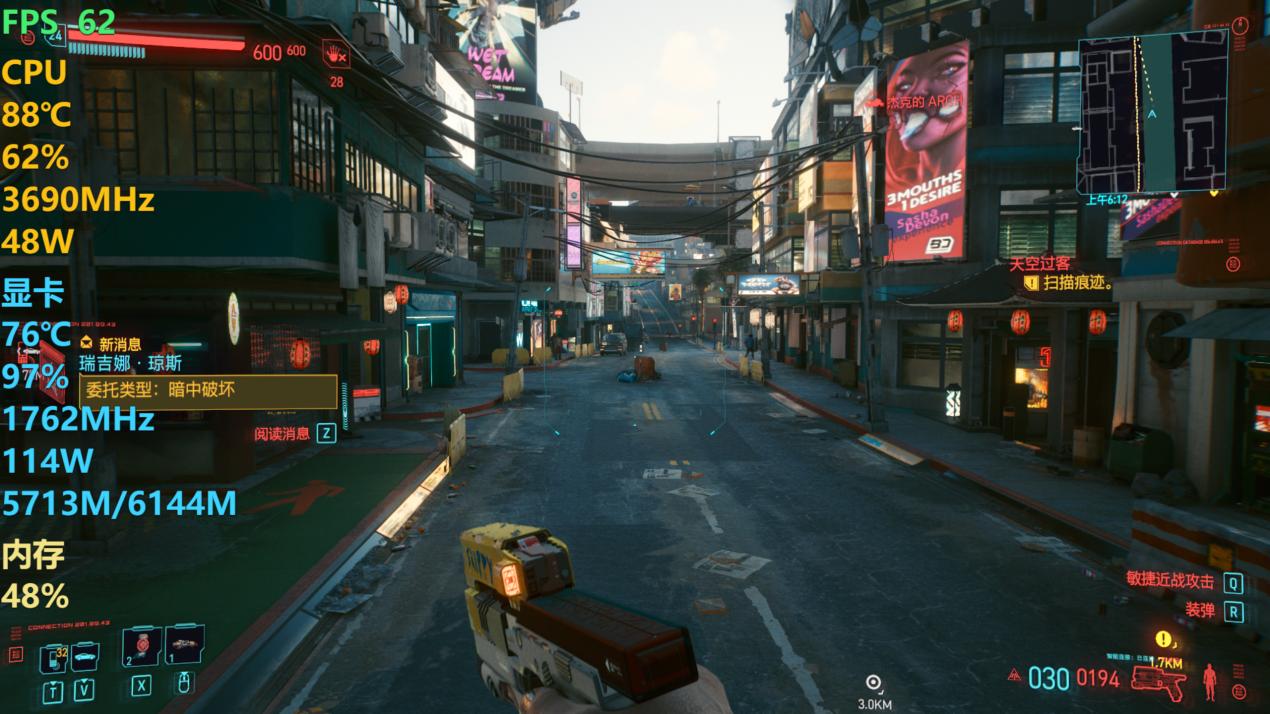
Task: Open the minimap in the corner
Action: [x=1152, y=112]
